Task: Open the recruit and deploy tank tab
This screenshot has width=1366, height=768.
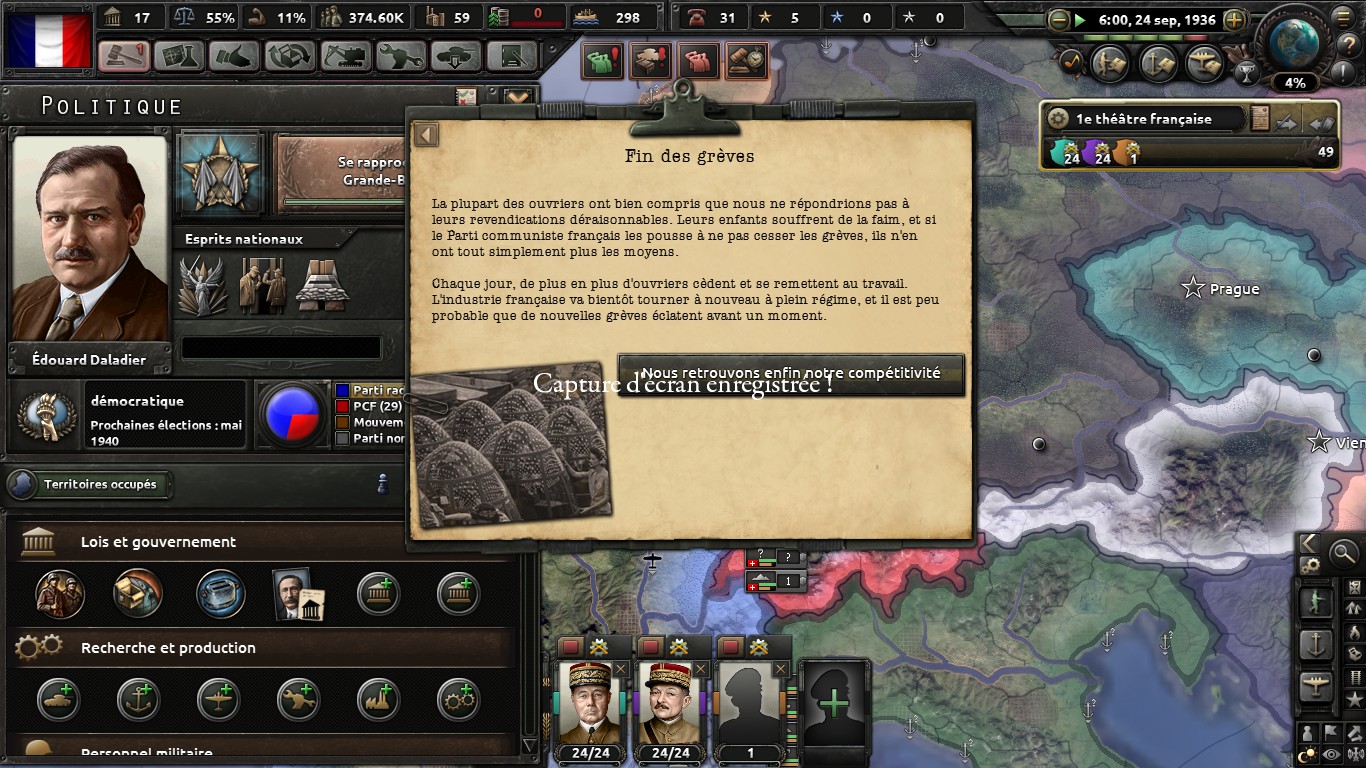Action: [x=456, y=55]
